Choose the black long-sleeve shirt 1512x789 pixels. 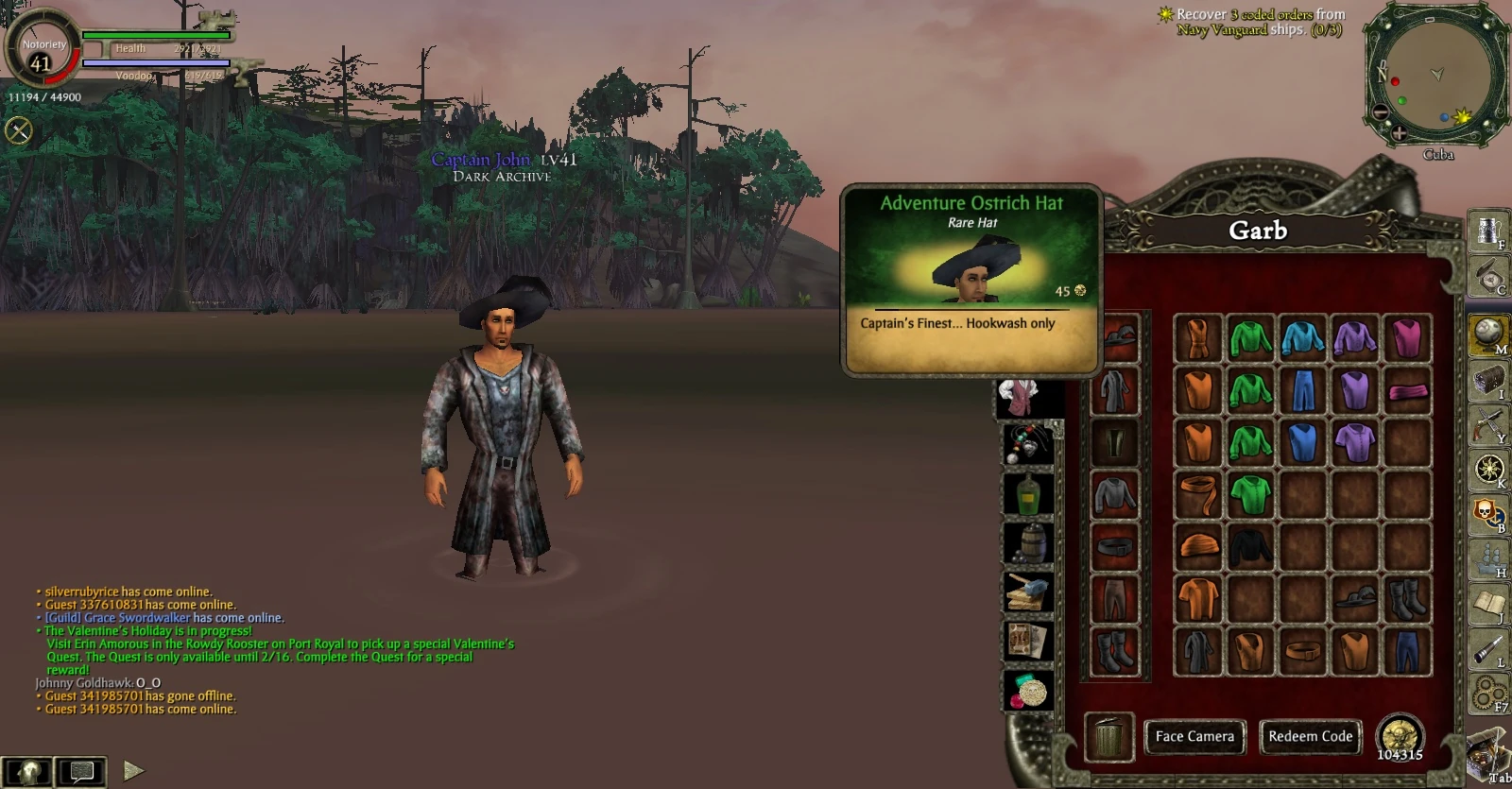[x=1250, y=546]
